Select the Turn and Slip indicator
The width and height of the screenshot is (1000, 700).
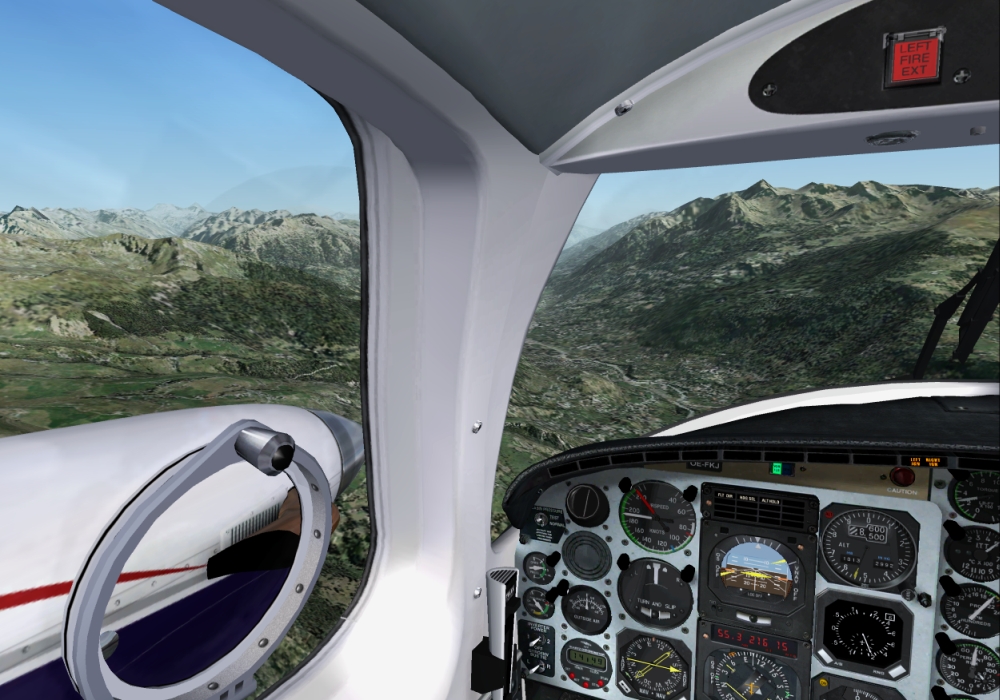click(655, 592)
